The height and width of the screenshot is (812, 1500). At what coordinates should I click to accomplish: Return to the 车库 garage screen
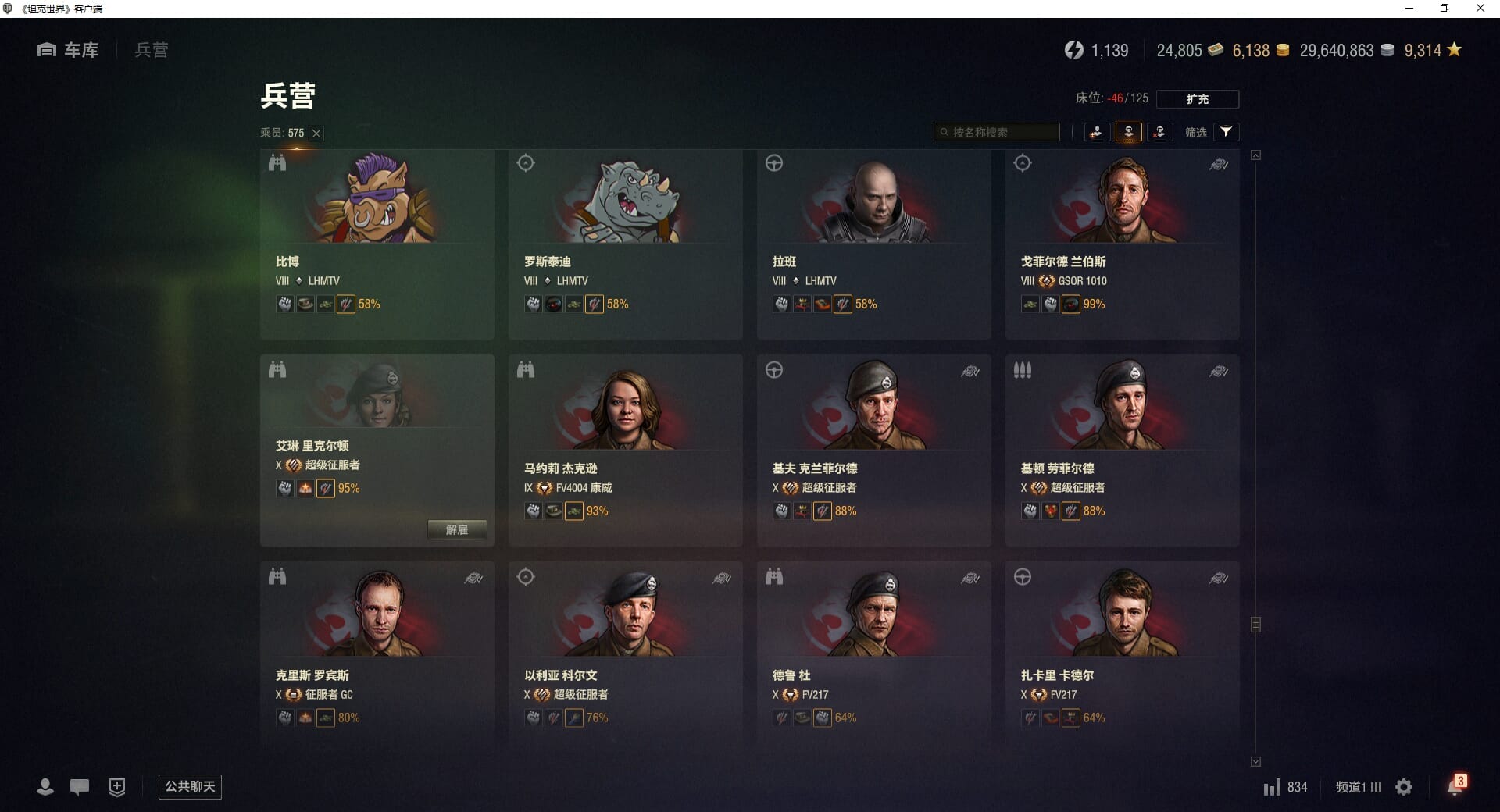pyautogui.click(x=68, y=50)
